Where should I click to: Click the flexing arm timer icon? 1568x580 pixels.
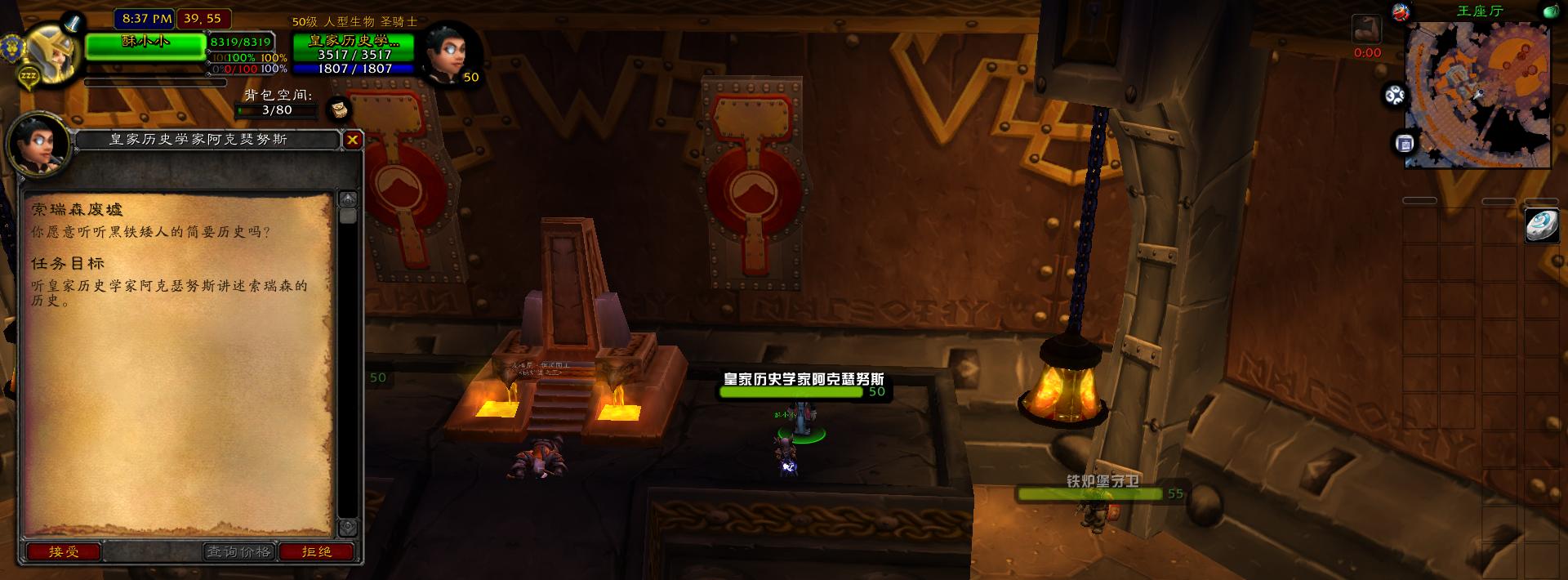[x=1366, y=30]
